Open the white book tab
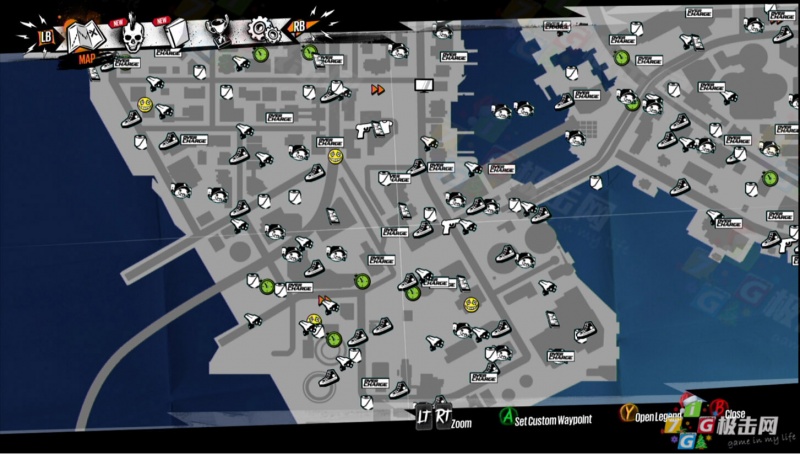Screen dimensions: 800x454 pyautogui.click(x=176, y=33)
